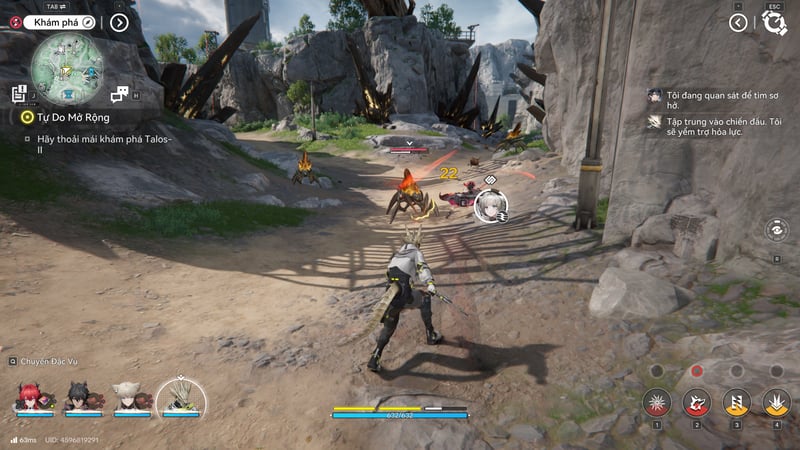Open the chat speech-bubbles icon
The height and width of the screenshot is (450, 800).
(119, 94)
